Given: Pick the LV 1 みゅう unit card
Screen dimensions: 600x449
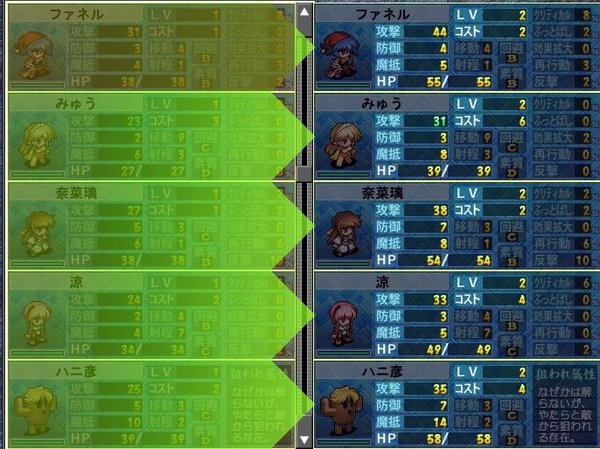Looking at the screenshot, I should pyautogui.click(x=150, y=135).
